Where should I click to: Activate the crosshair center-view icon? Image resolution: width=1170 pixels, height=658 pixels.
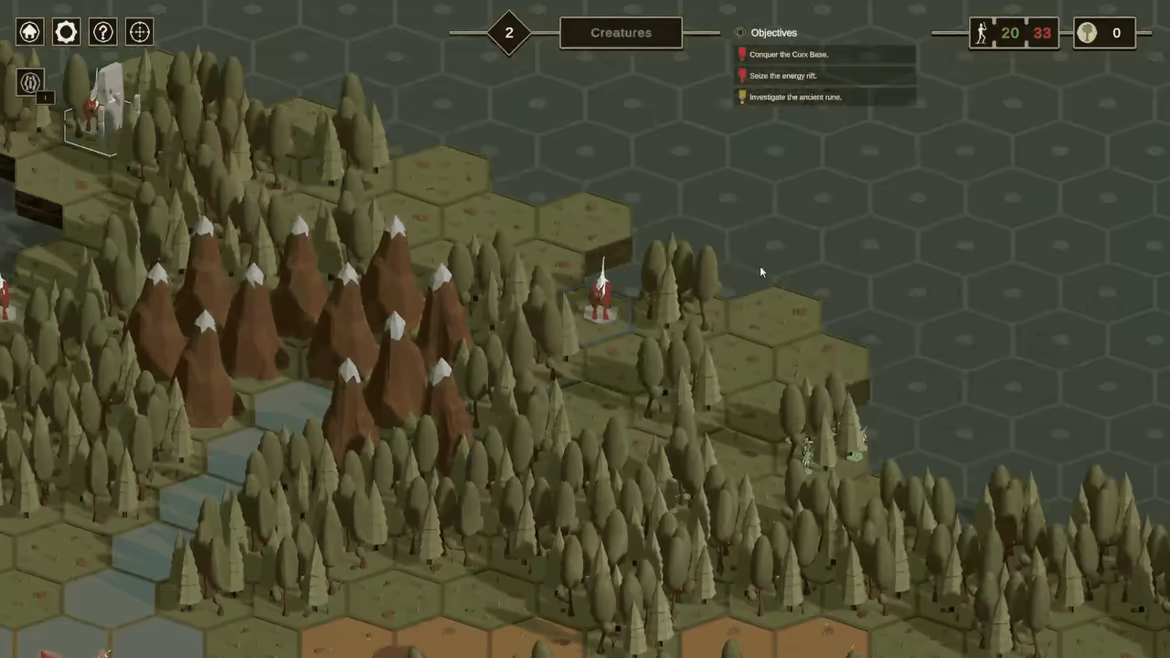tap(140, 32)
